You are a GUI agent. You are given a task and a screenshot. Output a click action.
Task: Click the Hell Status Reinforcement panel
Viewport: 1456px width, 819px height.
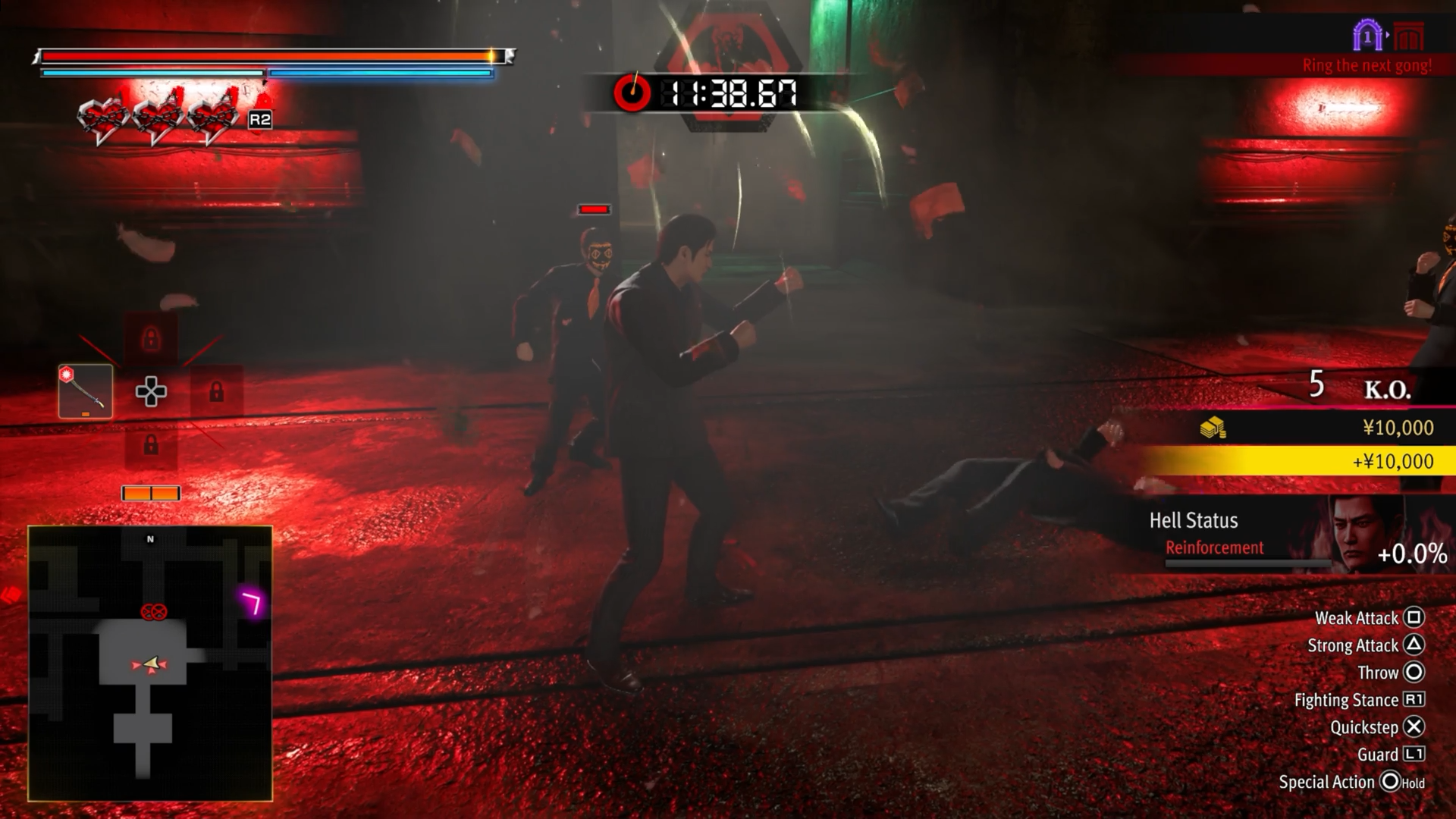tap(1289, 535)
